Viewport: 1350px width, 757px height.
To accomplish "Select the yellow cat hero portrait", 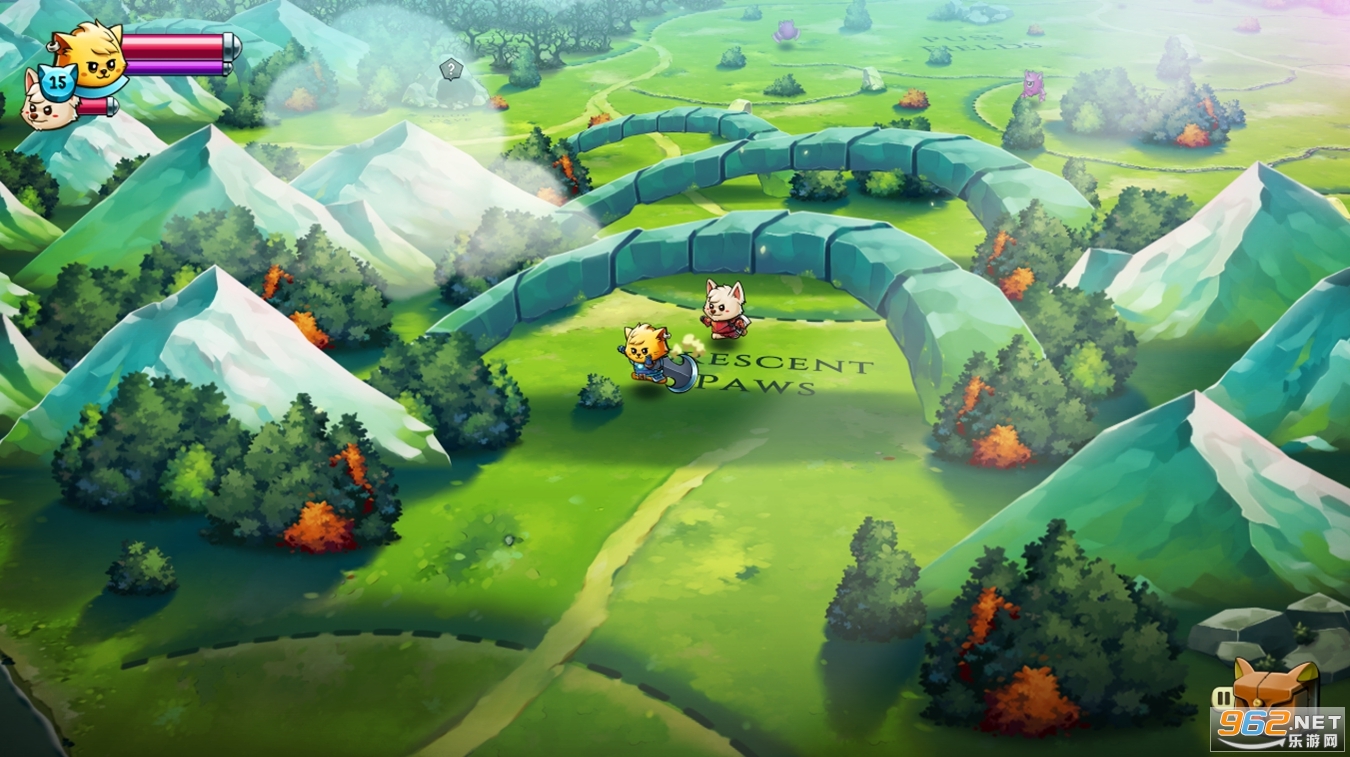I will point(88,53).
